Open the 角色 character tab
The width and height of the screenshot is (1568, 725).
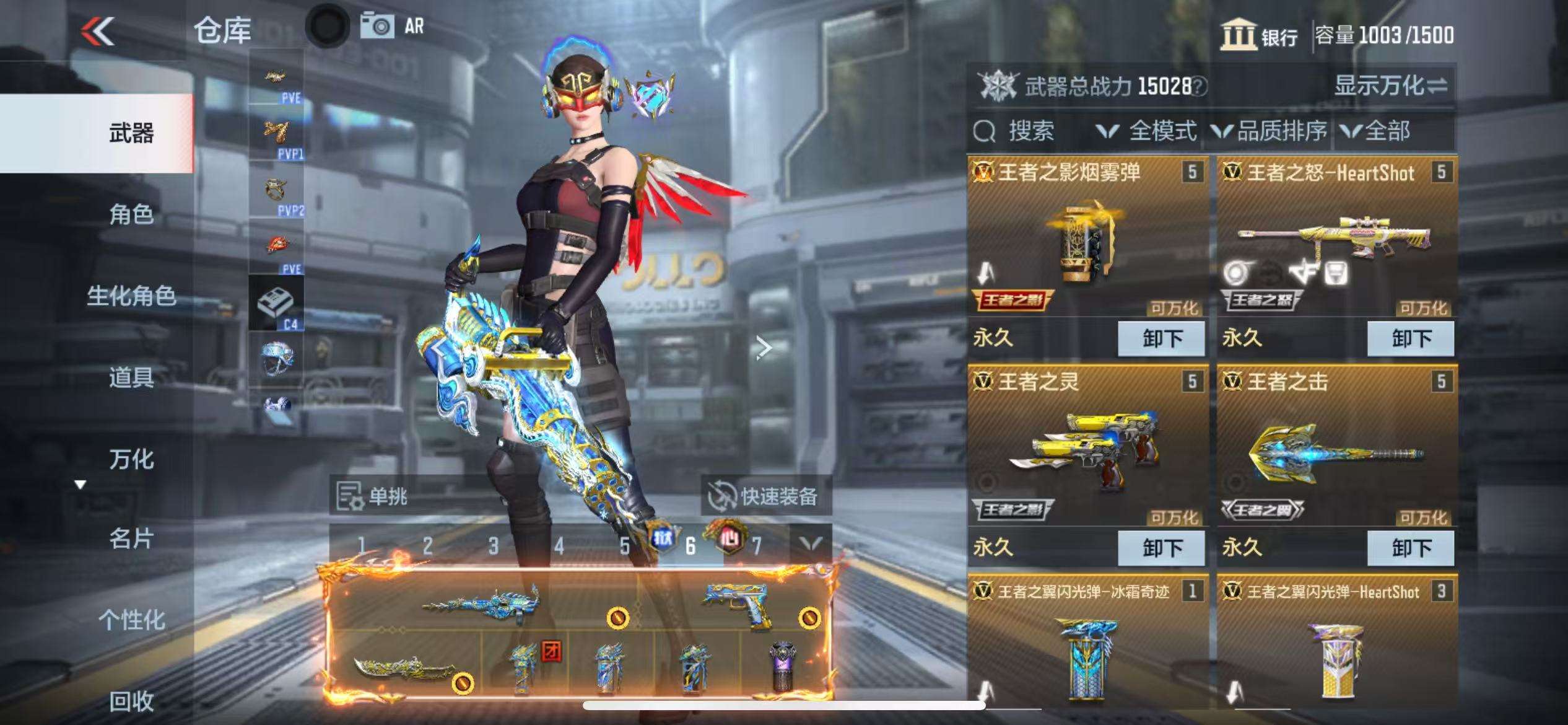click(x=131, y=214)
